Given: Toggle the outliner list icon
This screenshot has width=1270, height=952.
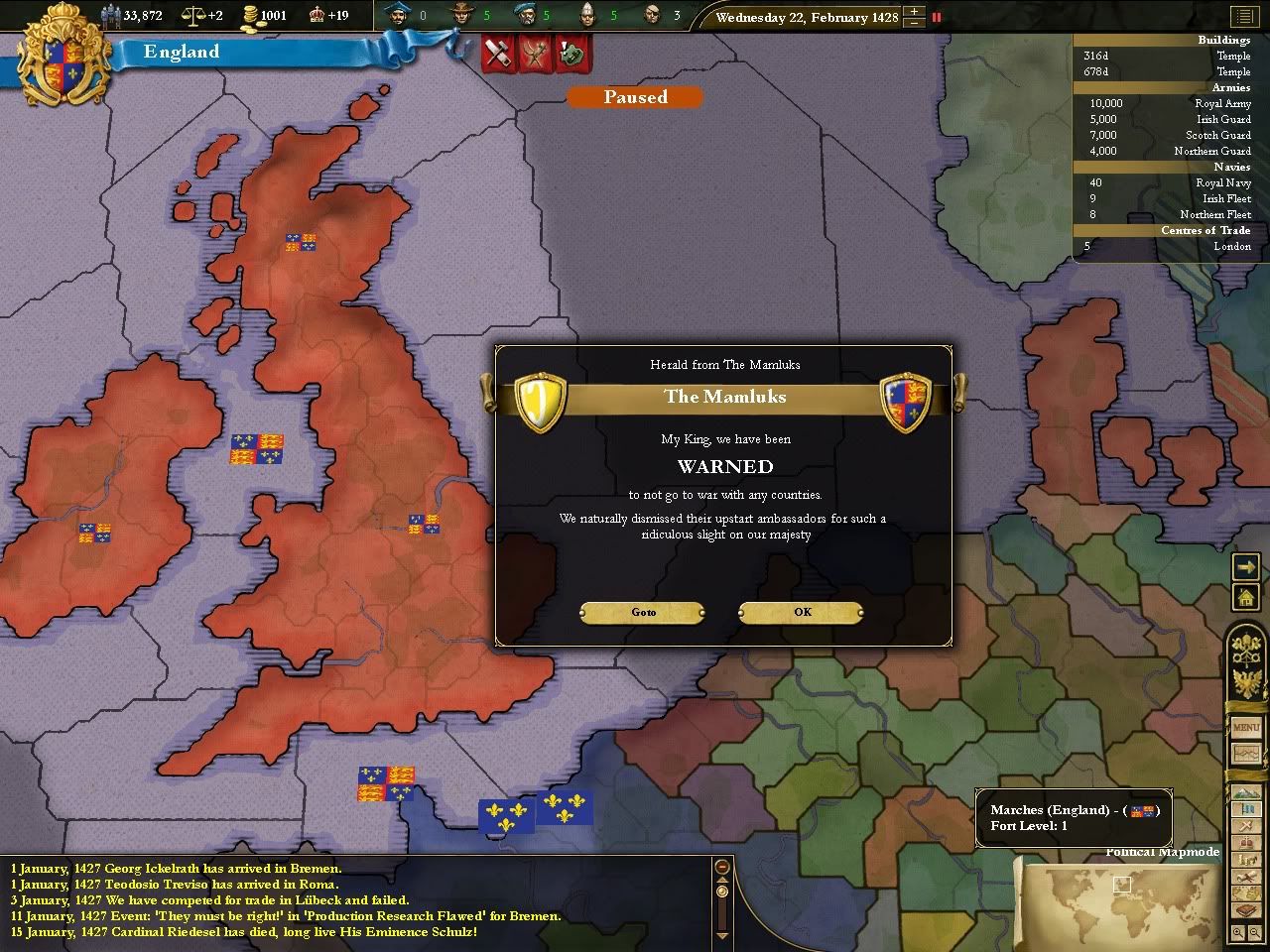Looking at the screenshot, I should 1244,17.
